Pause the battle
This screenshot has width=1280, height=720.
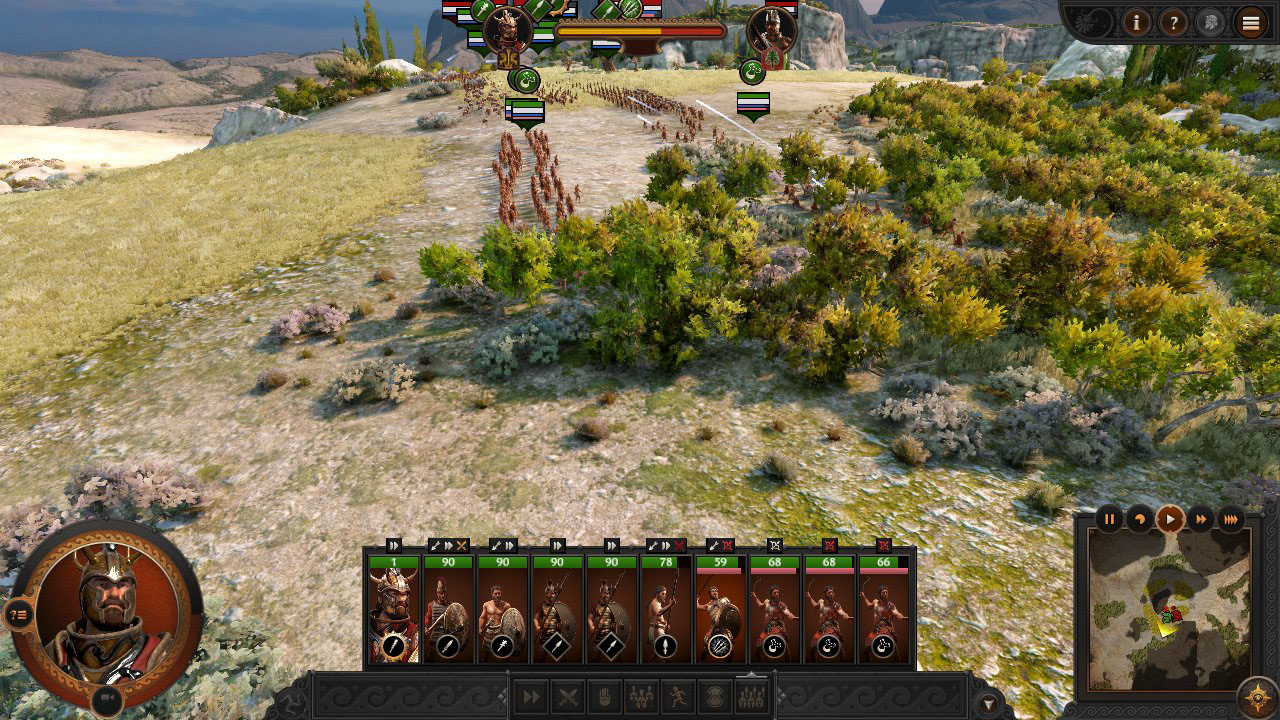coord(1110,518)
